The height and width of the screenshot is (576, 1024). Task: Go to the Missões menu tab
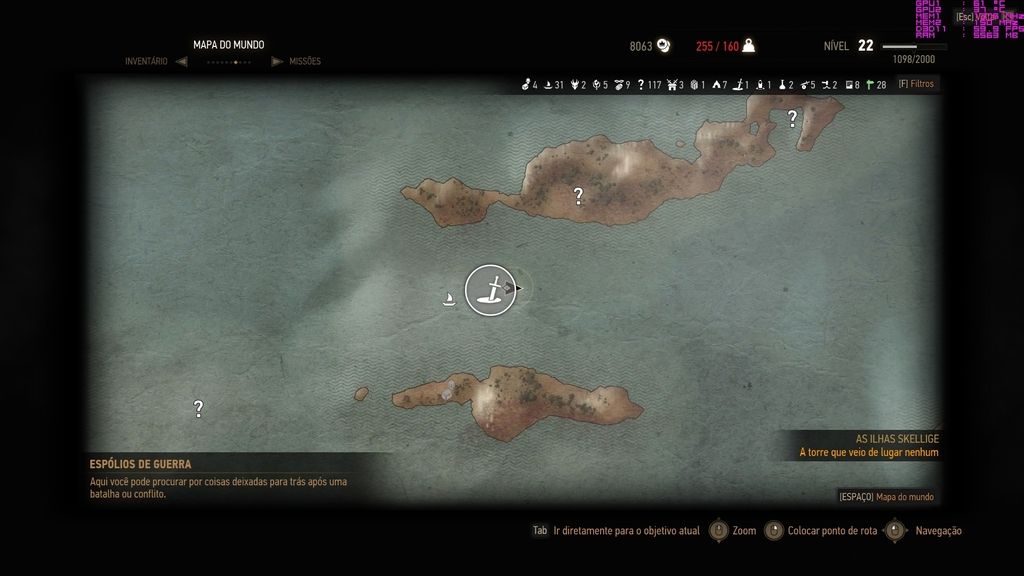click(305, 61)
